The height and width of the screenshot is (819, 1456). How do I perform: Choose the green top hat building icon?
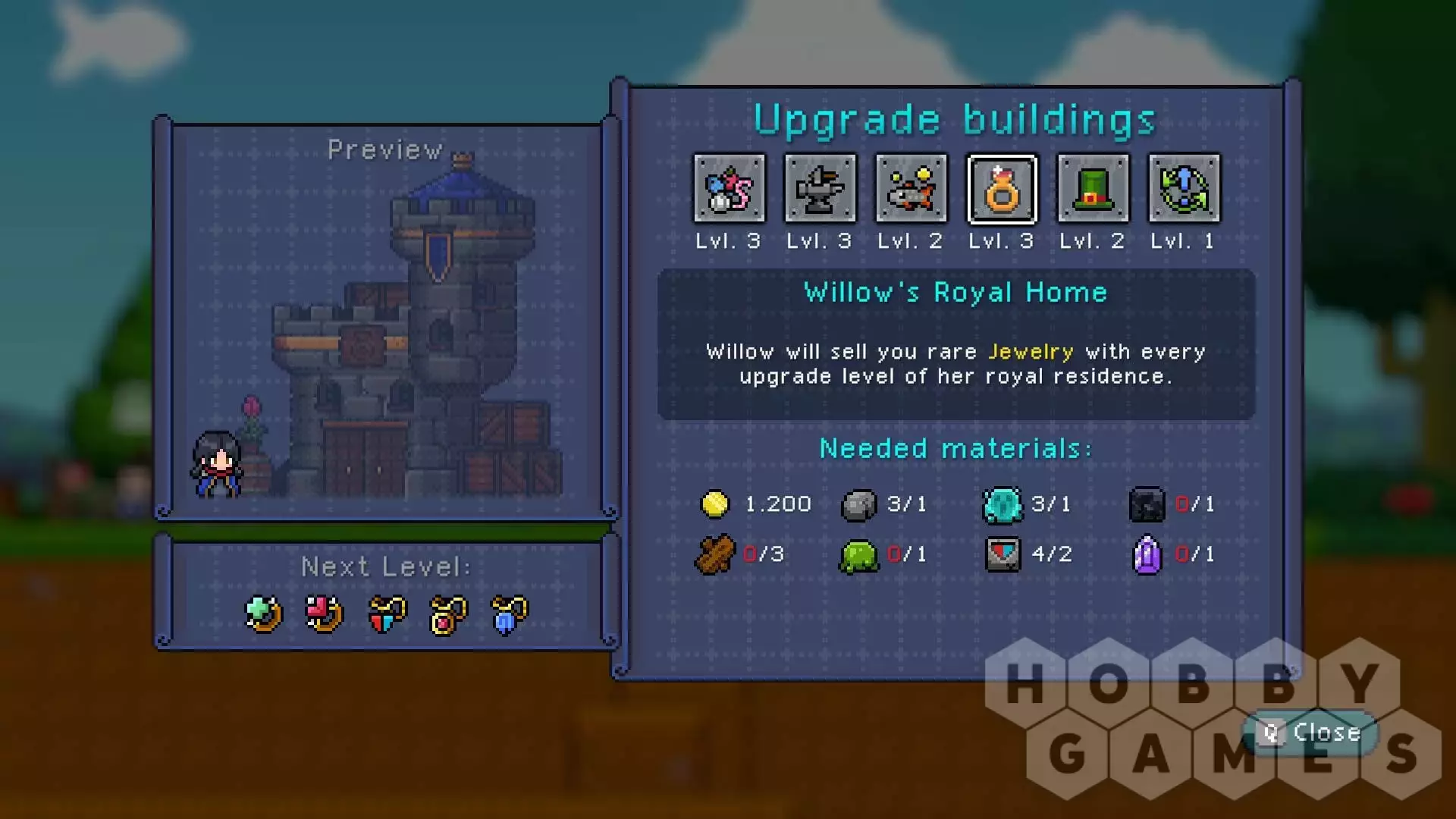click(x=1093, y=189)
